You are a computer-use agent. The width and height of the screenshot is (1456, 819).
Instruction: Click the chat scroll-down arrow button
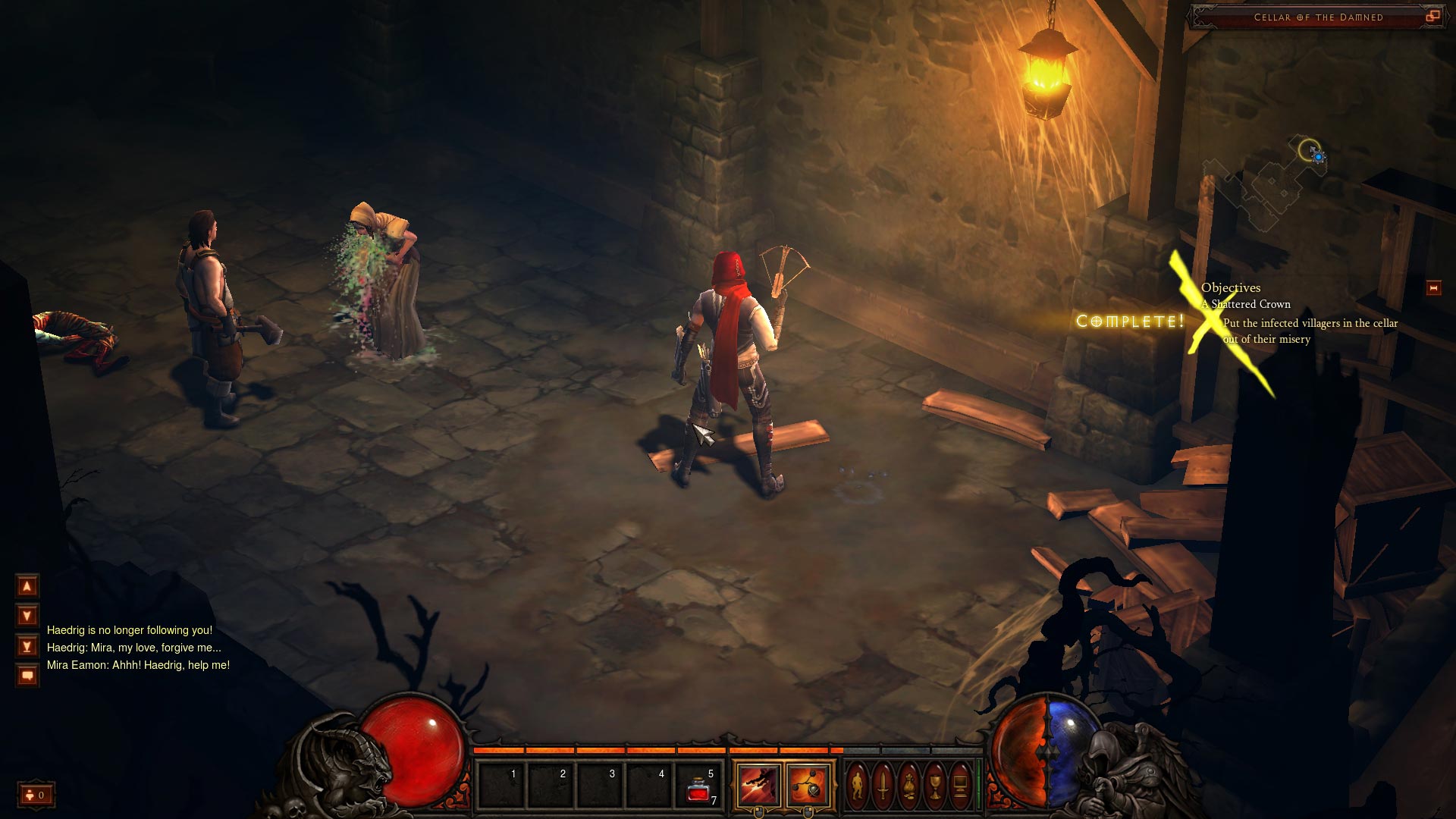coord(27,616)
